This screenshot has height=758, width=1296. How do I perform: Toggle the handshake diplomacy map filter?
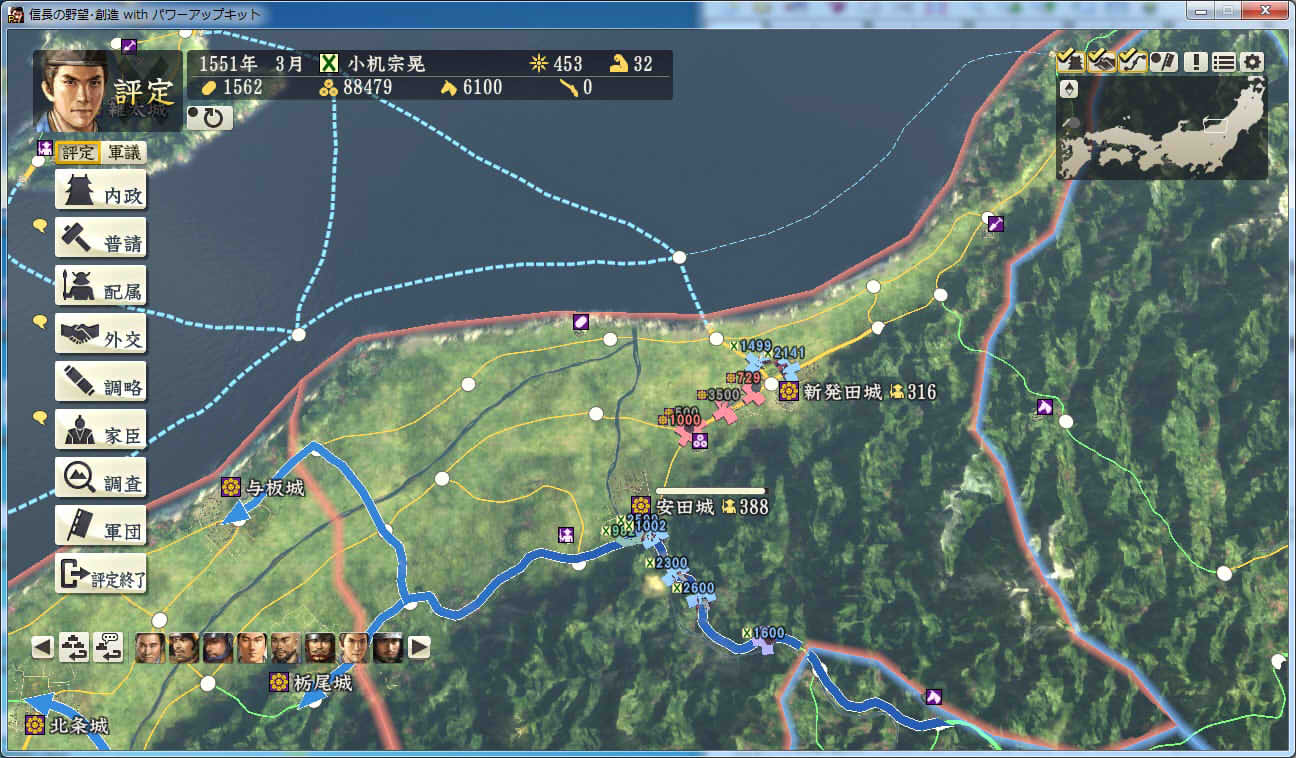[x=1101, y=62]
